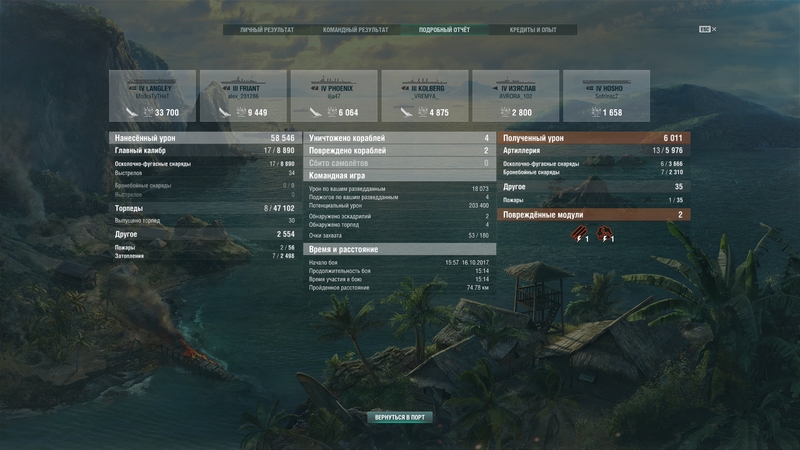Select the IV Hosho ship card
The height and width of the screenshot is (450, 800).
(606, 97)
